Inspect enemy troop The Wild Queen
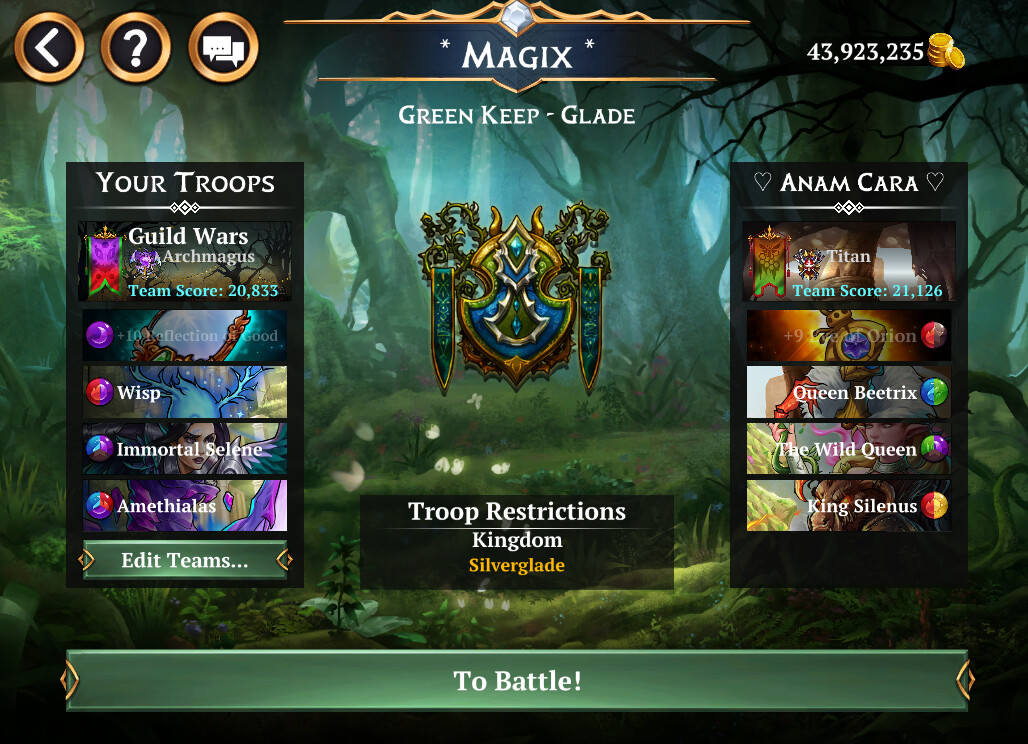Image resolution: width=1028 pixels, height=744 pixels. coord(849,449)
